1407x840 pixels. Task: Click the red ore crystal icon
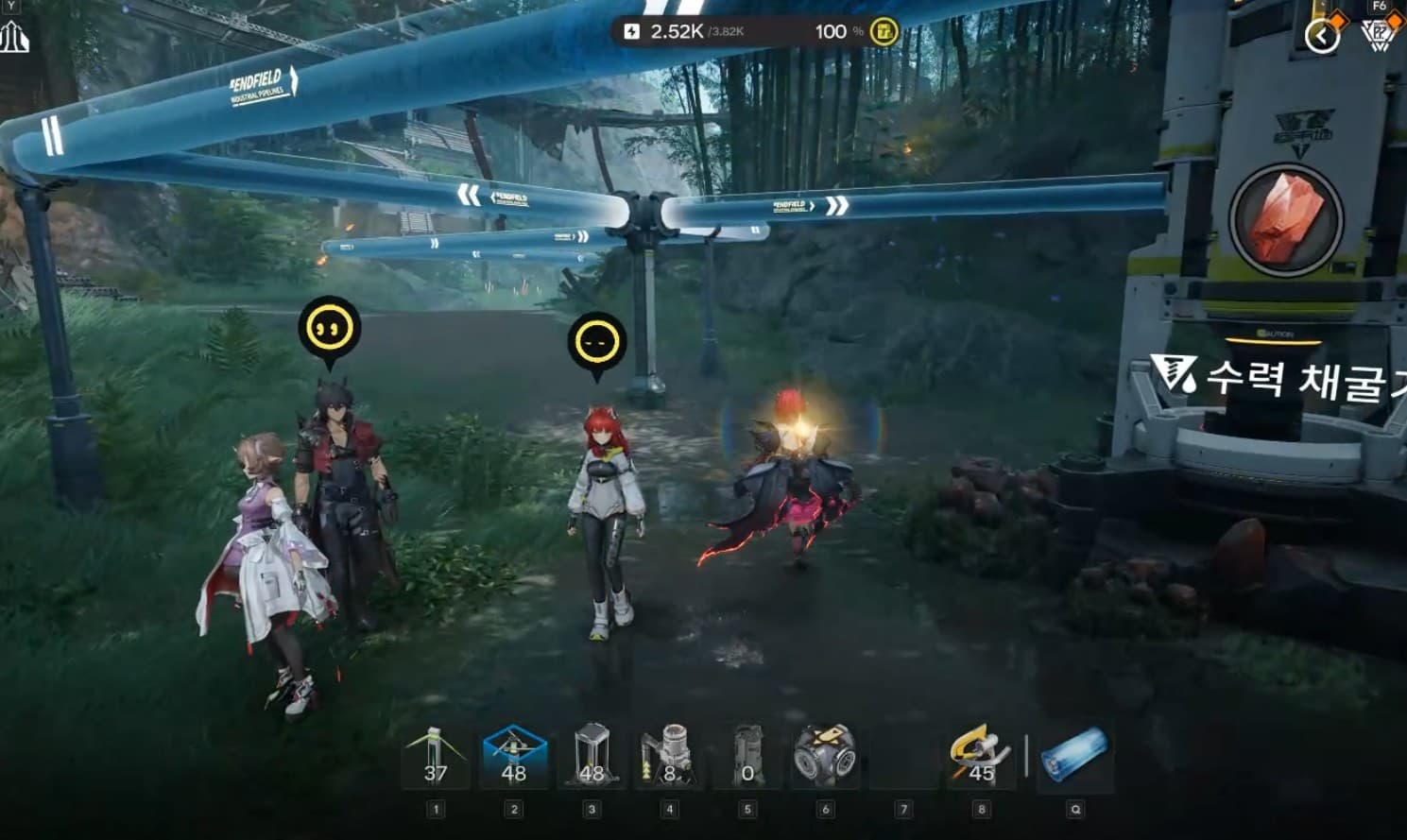(1284, 218)
